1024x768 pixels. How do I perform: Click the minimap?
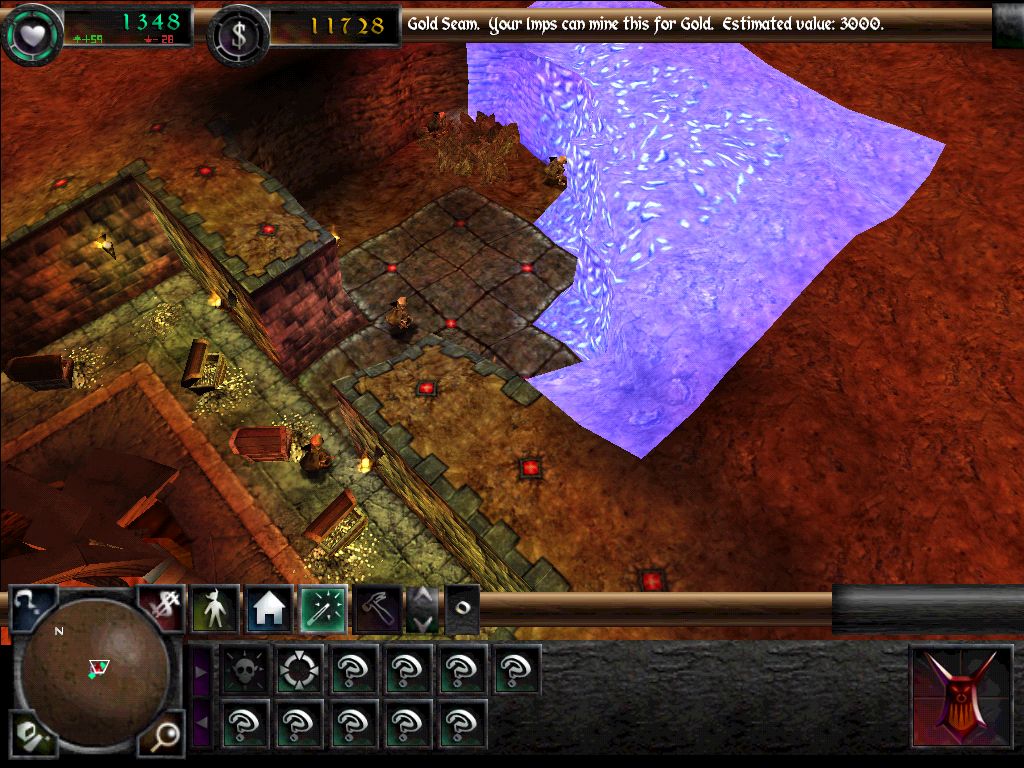pos(96,668)
